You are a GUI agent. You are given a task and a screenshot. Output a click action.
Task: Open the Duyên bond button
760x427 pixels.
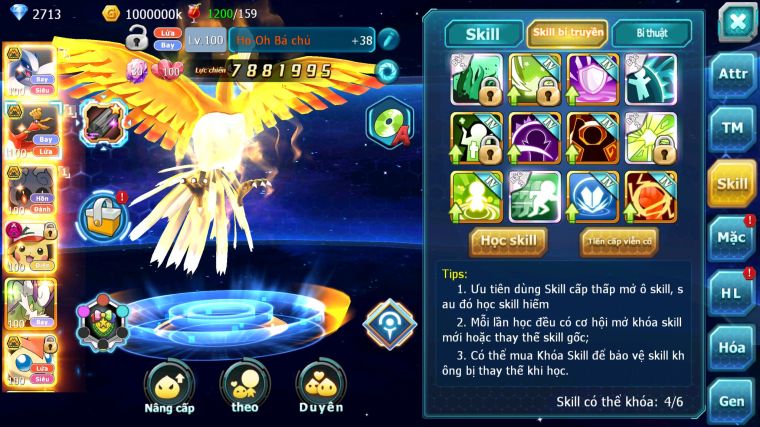320,388
